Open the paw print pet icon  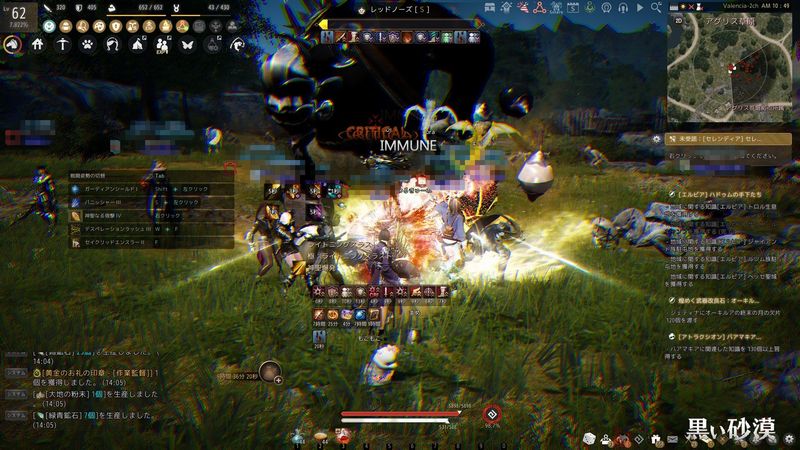[87, 44]
